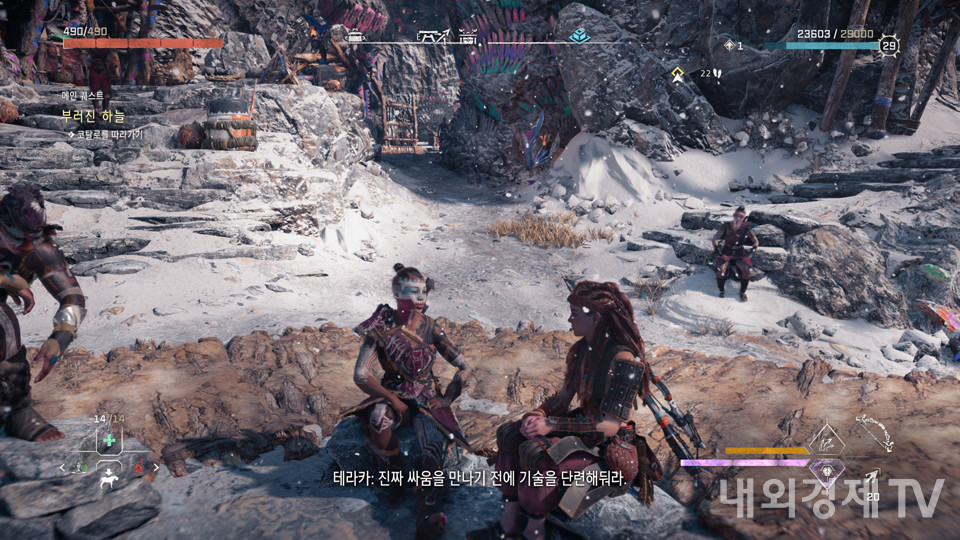
Task: Cycle the tool selector right arrow
Action: tap(154, 467)
